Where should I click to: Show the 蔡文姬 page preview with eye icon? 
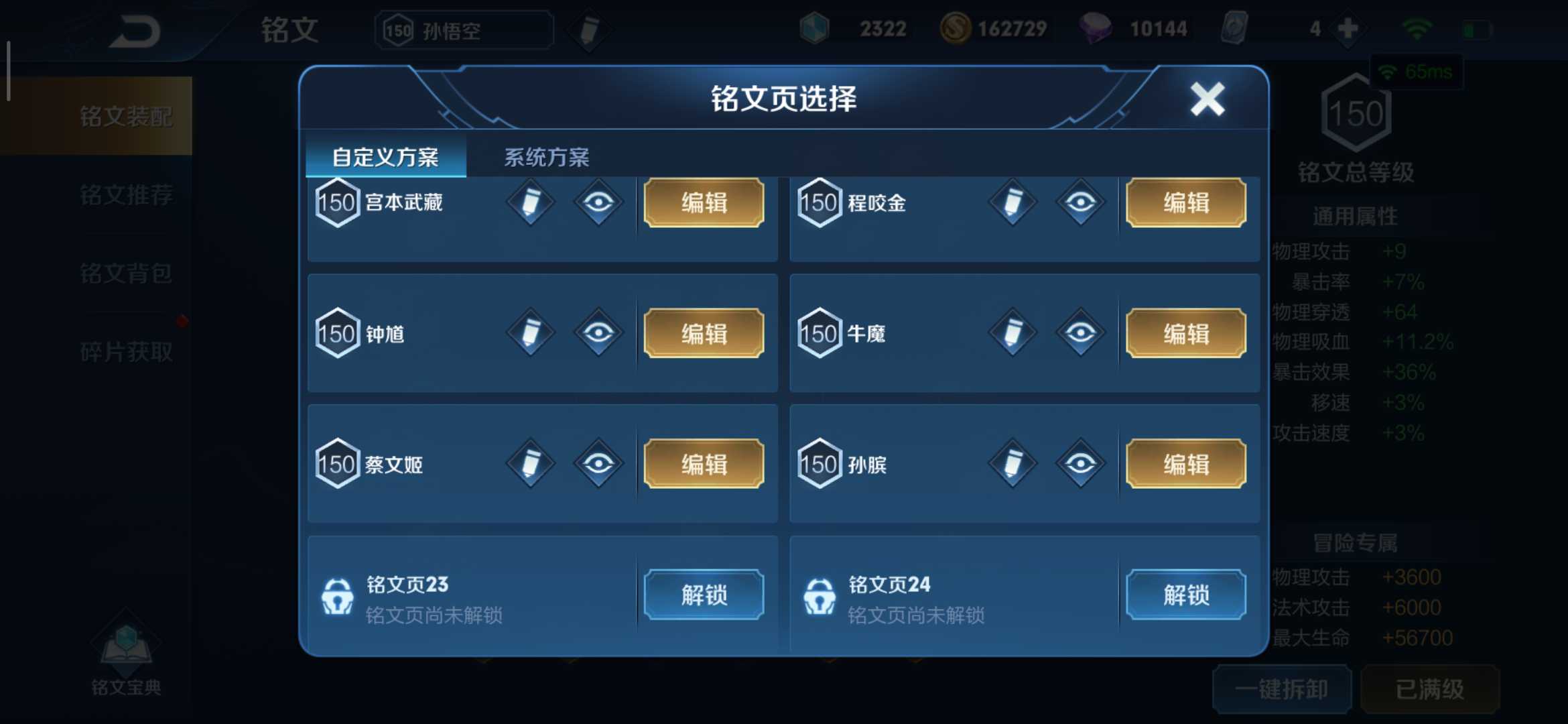coord(598,464)
